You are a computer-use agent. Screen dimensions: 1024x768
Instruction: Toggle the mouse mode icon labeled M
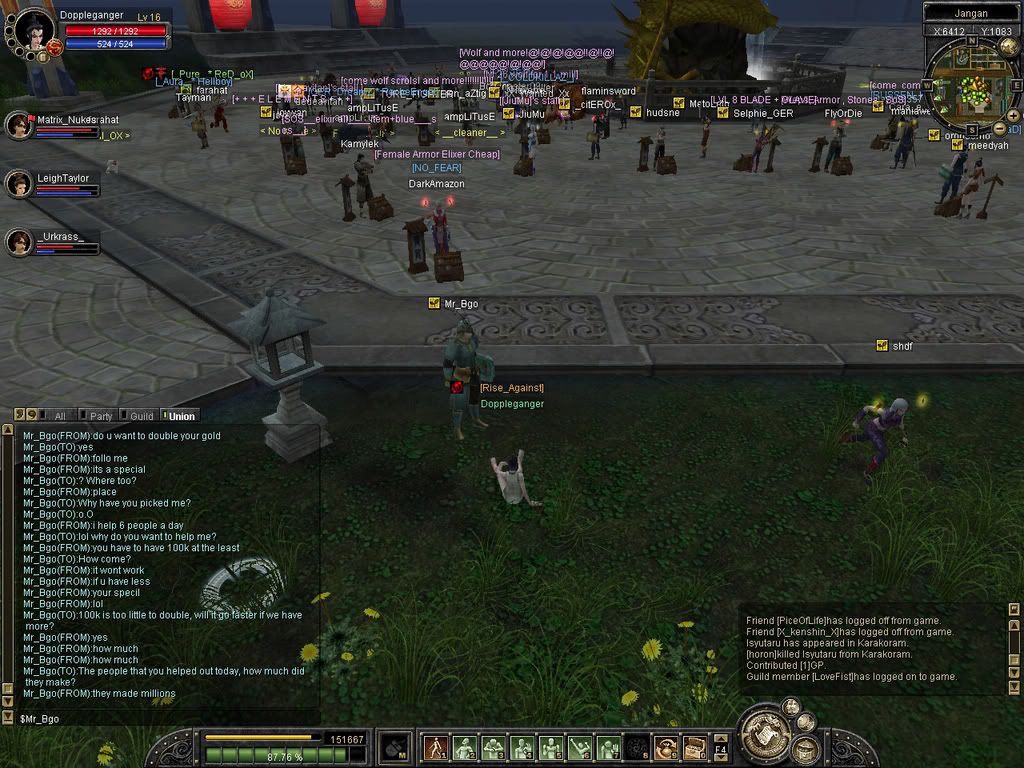coord(396,746)
